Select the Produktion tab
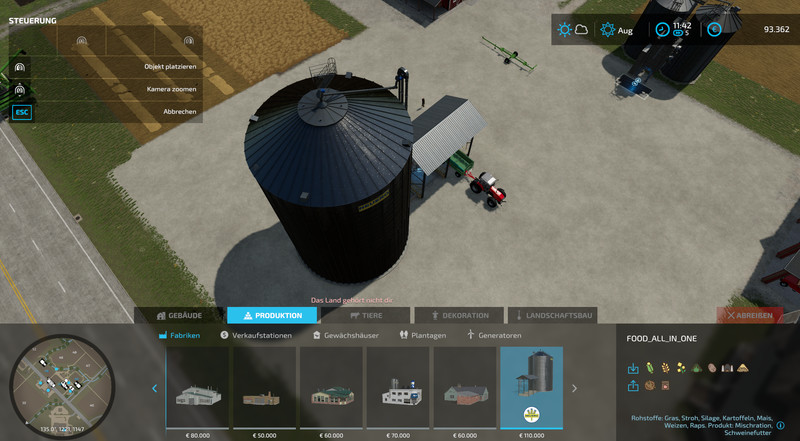This screenshot has height=441, width=800. (x=272, y=315)
